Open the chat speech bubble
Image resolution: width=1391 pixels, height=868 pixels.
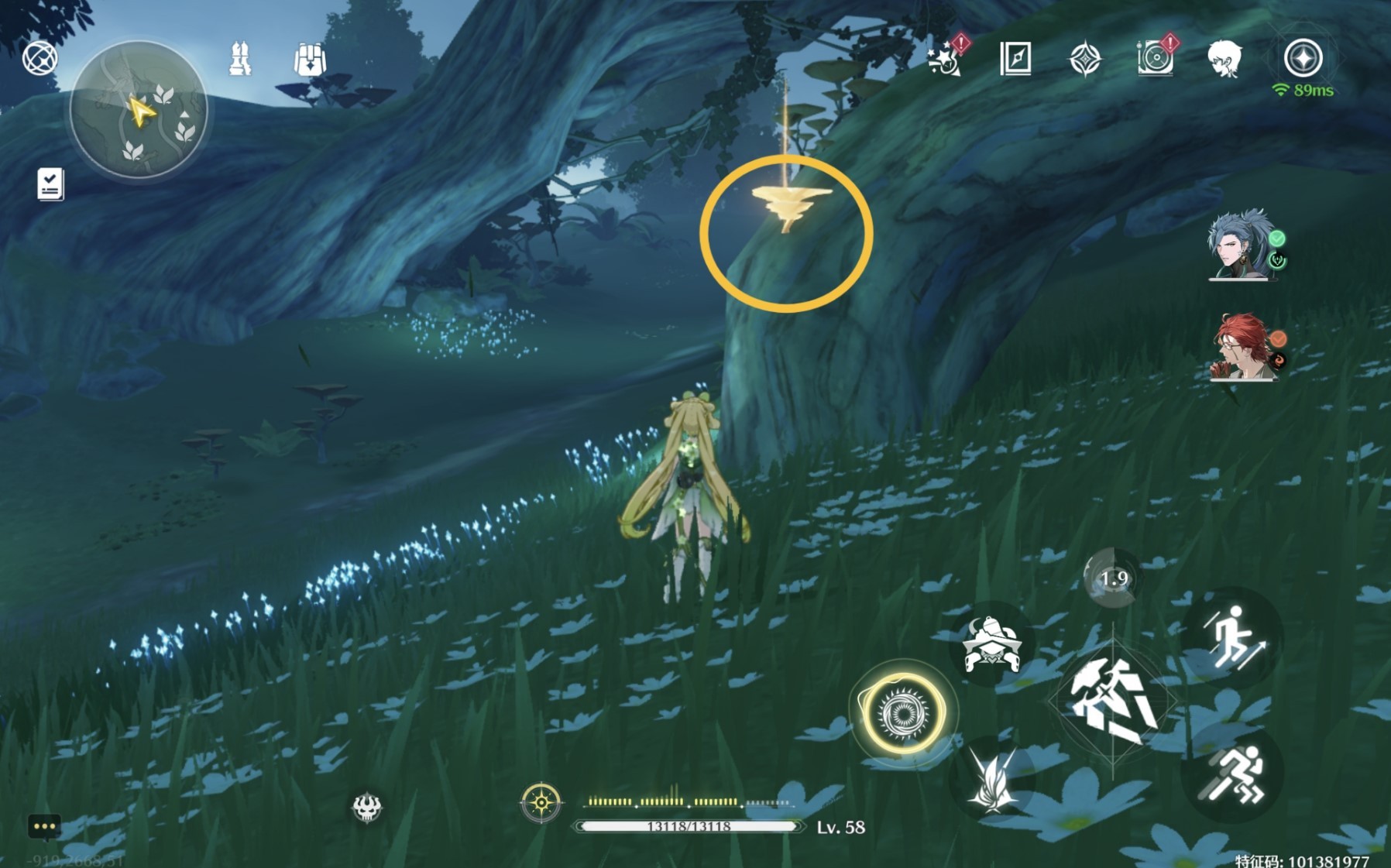pos(44,827)
